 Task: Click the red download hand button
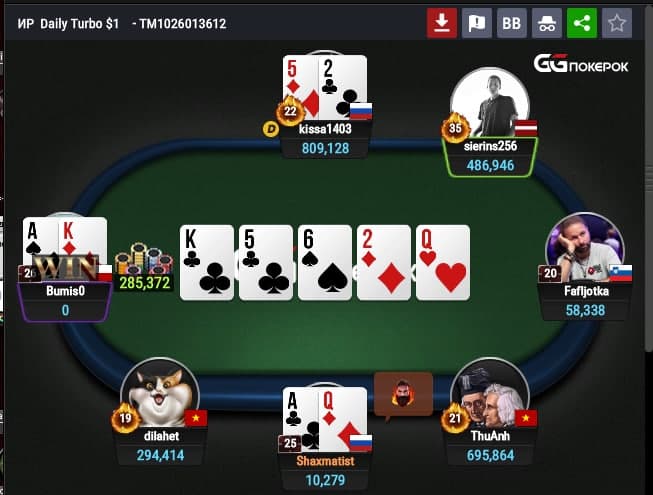(441, 23)
